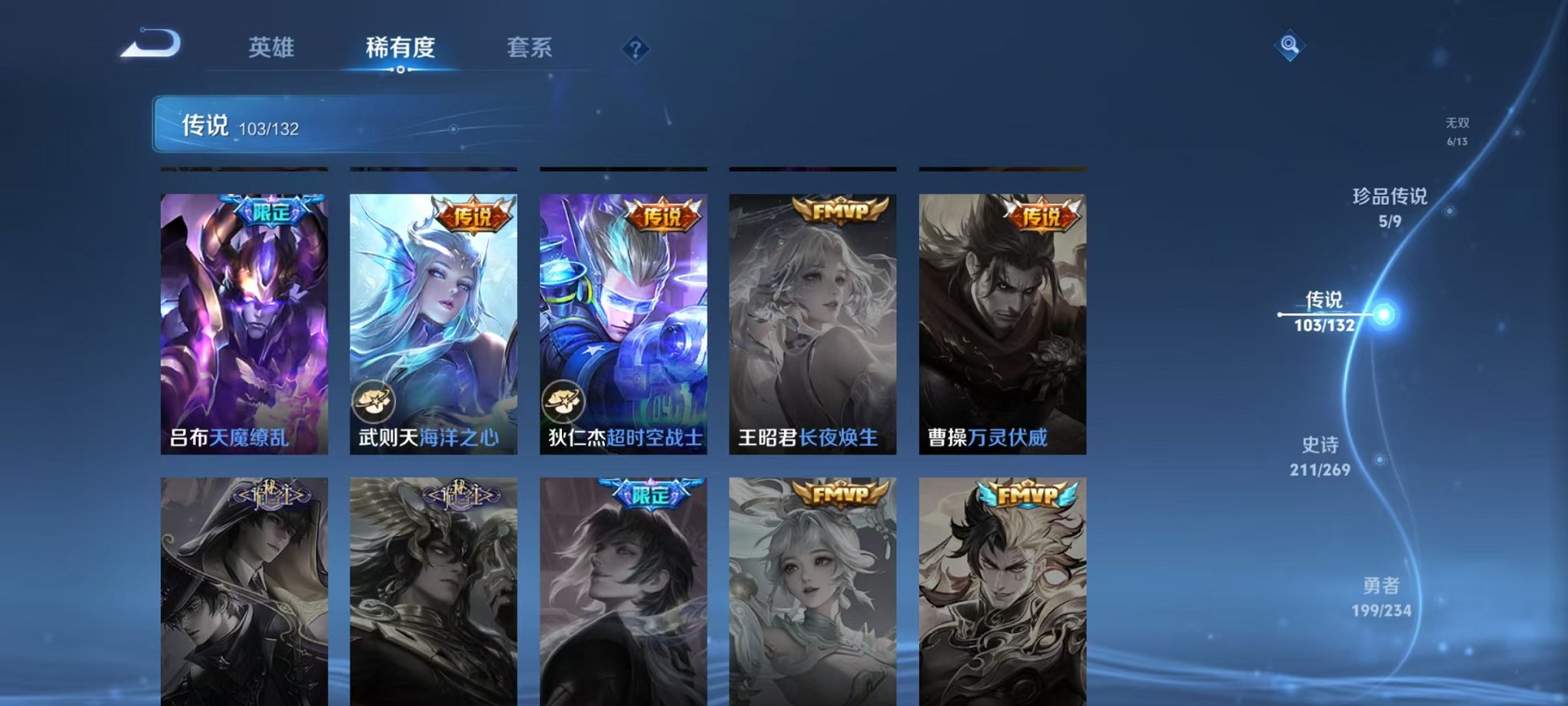Click the 稀有度 tab label
This screenshot has width=1568, height=706.
(400, 48)
